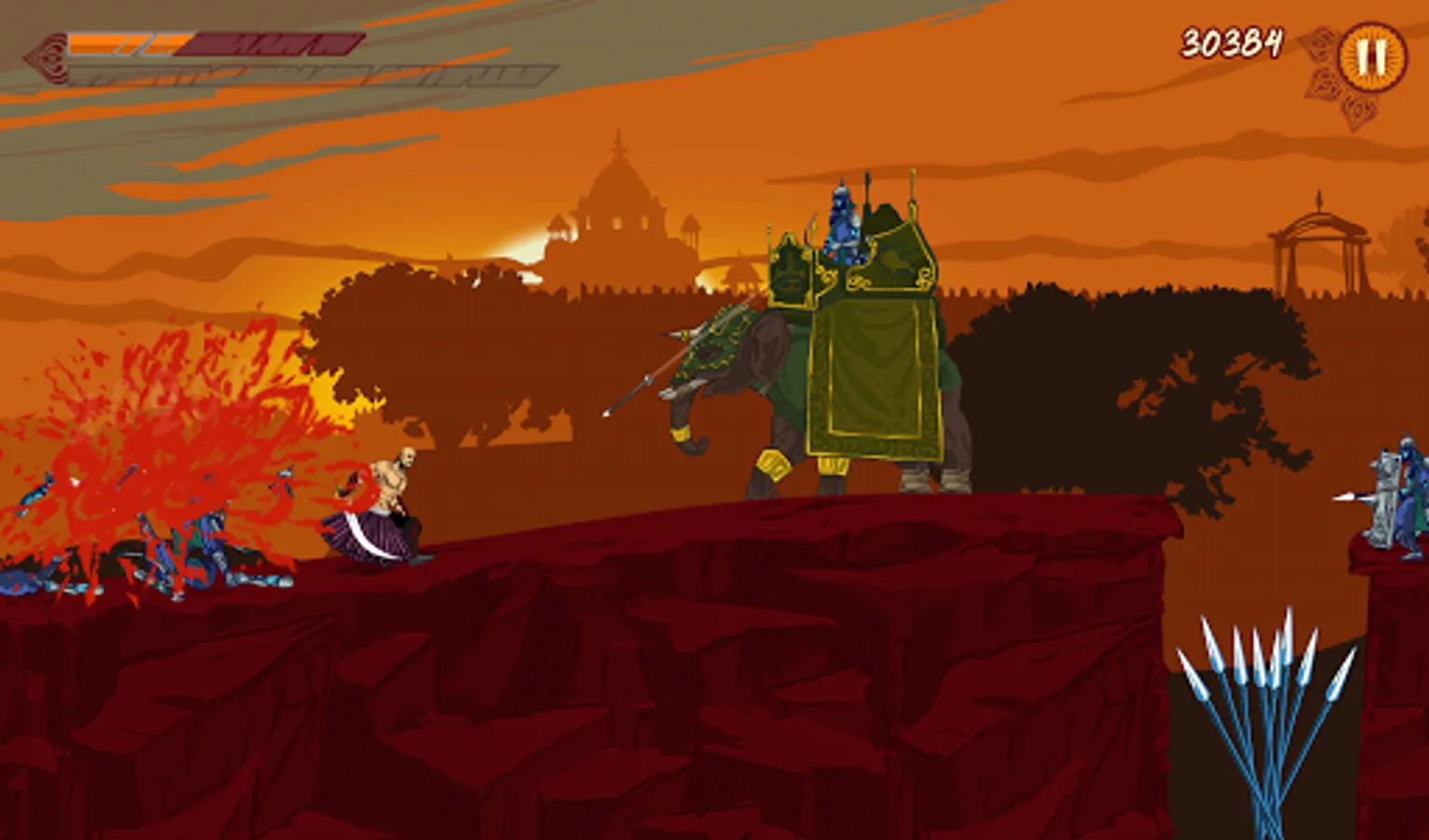Select the score reading 30384
This screenshot has height=840, width=1429.
pyautogui.click(x=1234, y=39)
